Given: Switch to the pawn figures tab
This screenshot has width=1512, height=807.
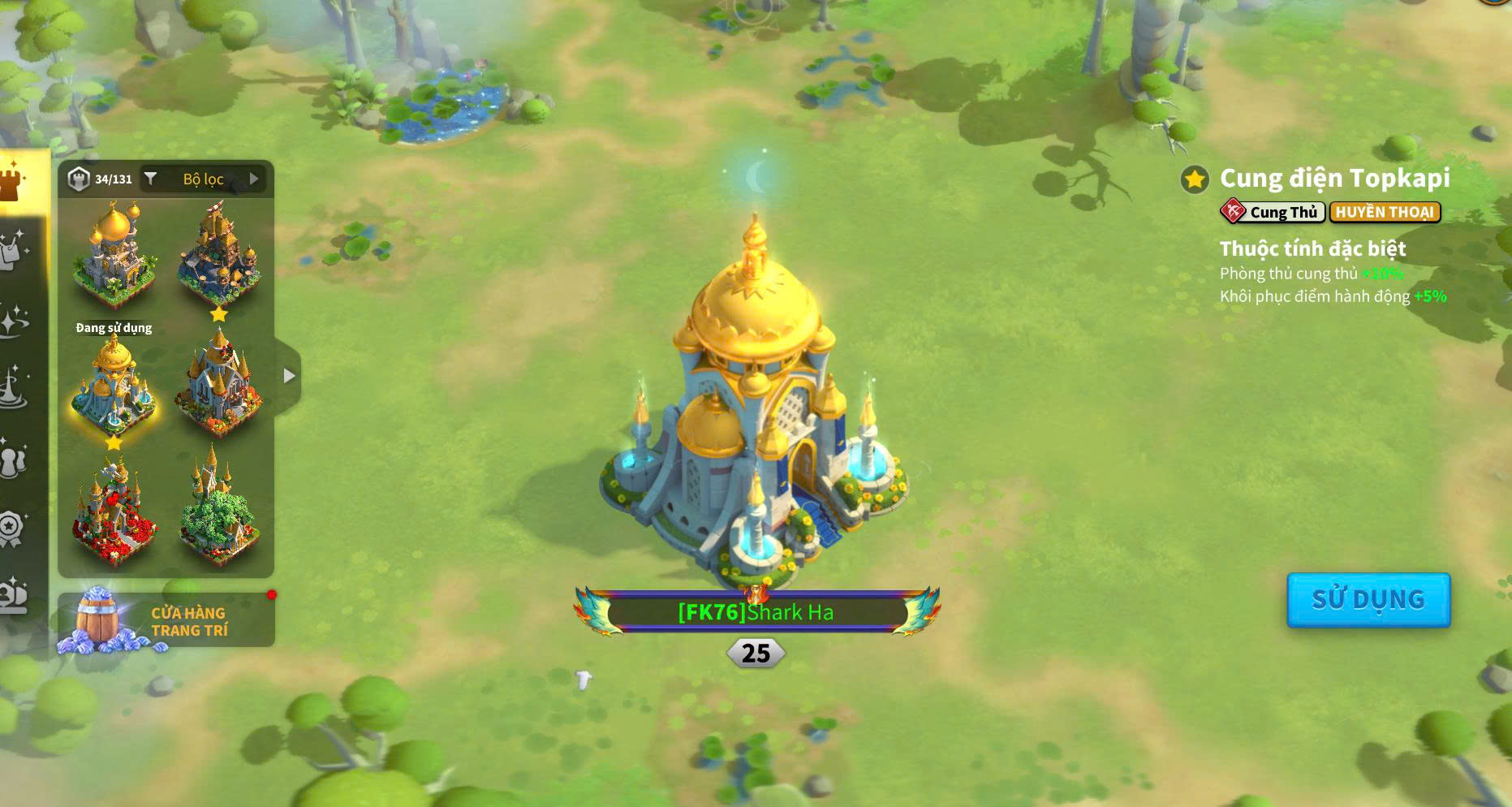Looking at the screenshot, I should point(13,460).
